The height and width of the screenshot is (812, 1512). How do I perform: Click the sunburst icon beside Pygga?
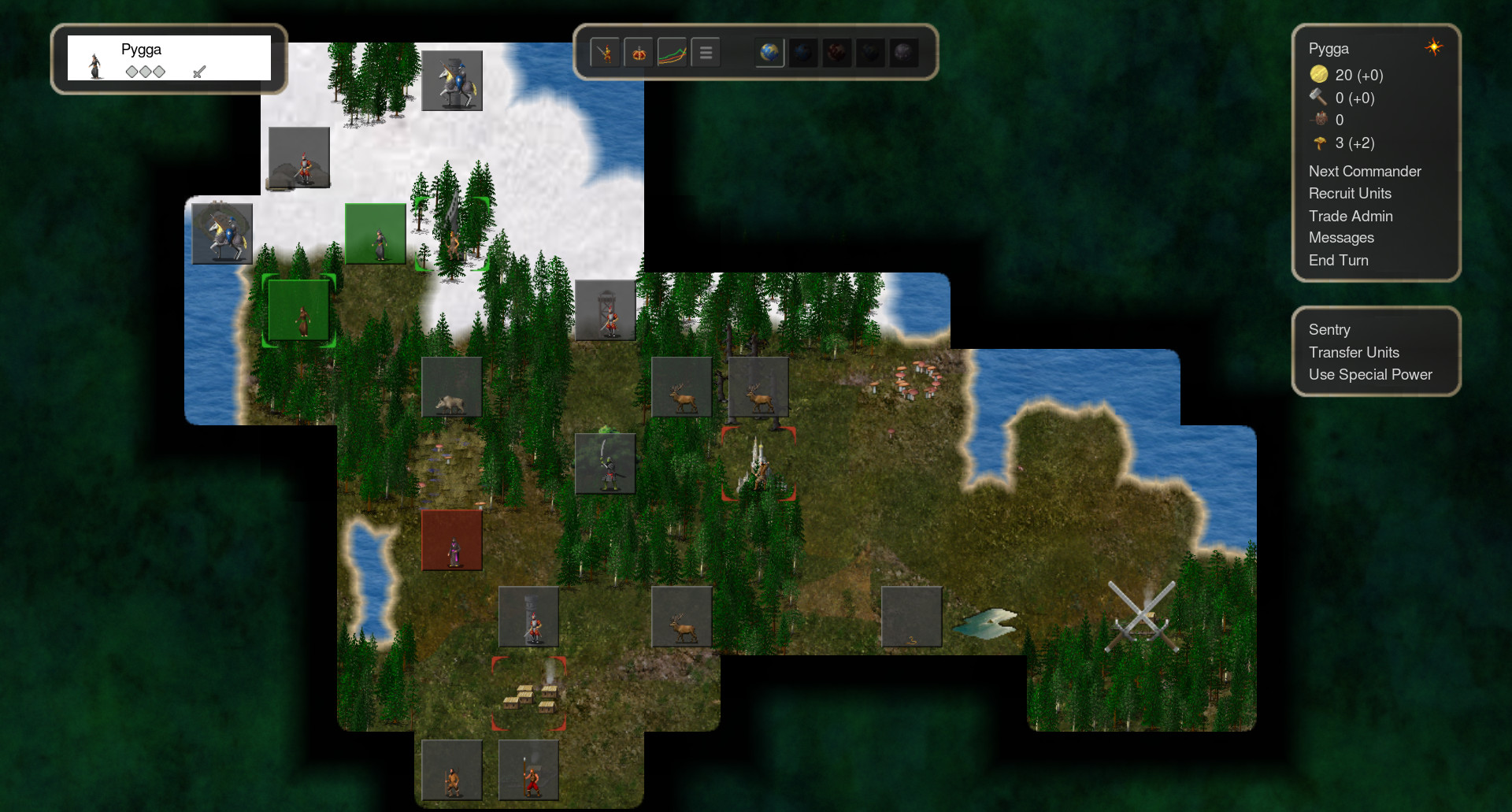[1433, 48]
